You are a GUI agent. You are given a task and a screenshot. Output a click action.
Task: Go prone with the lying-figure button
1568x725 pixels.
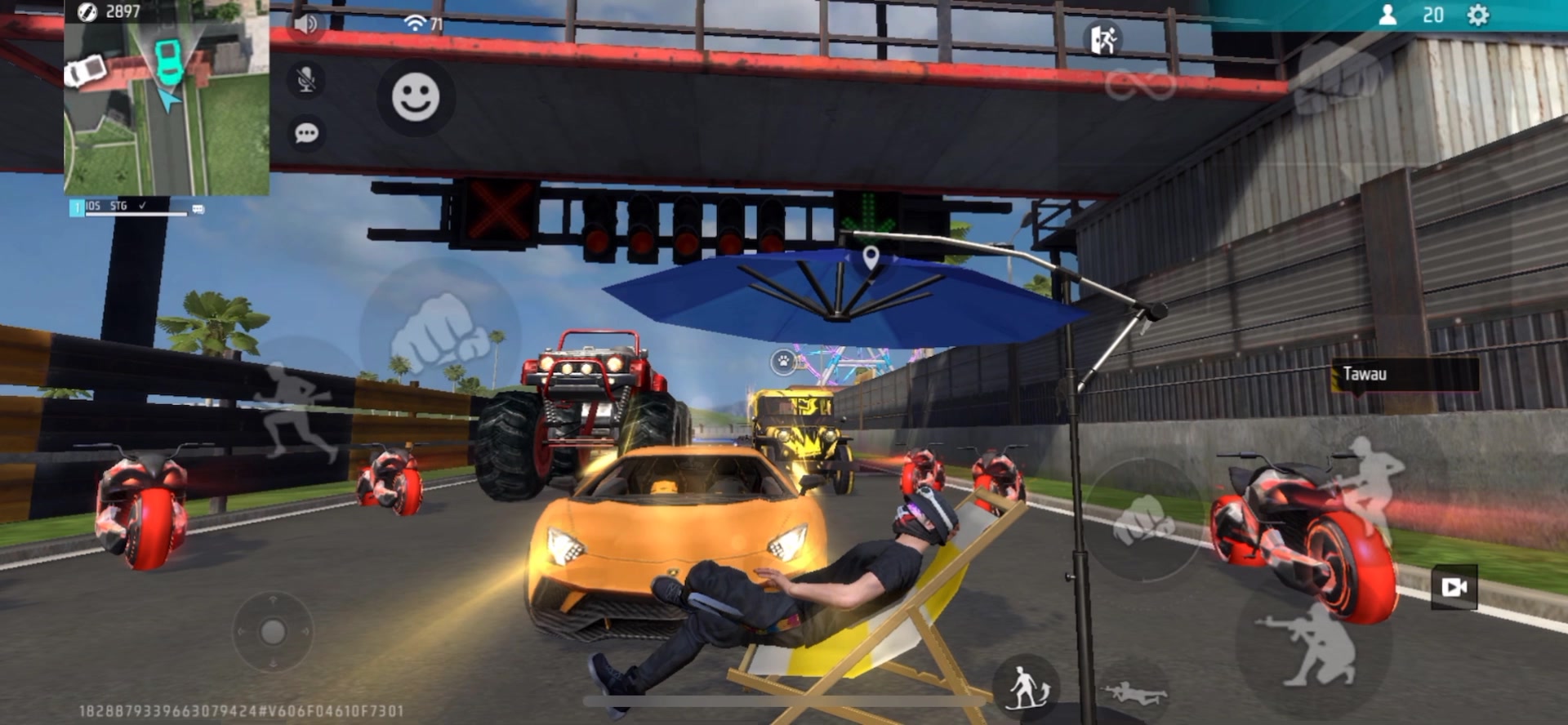(x=1133, y=694)
